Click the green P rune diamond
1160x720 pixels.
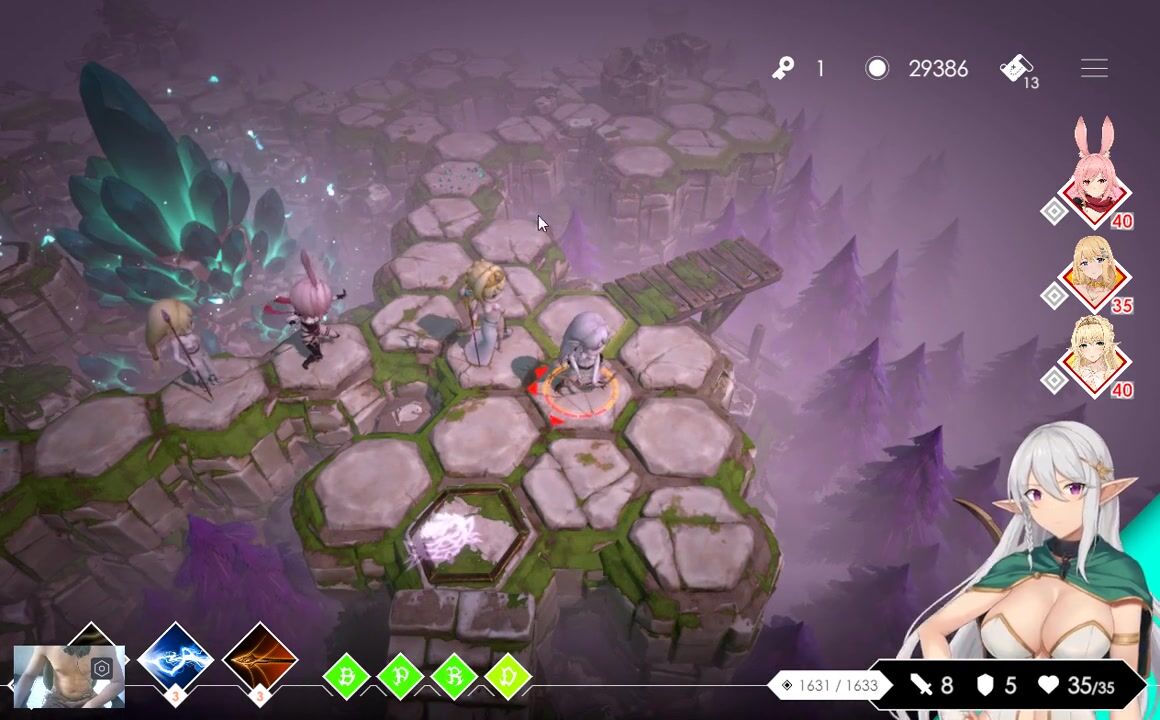point(400,677)
